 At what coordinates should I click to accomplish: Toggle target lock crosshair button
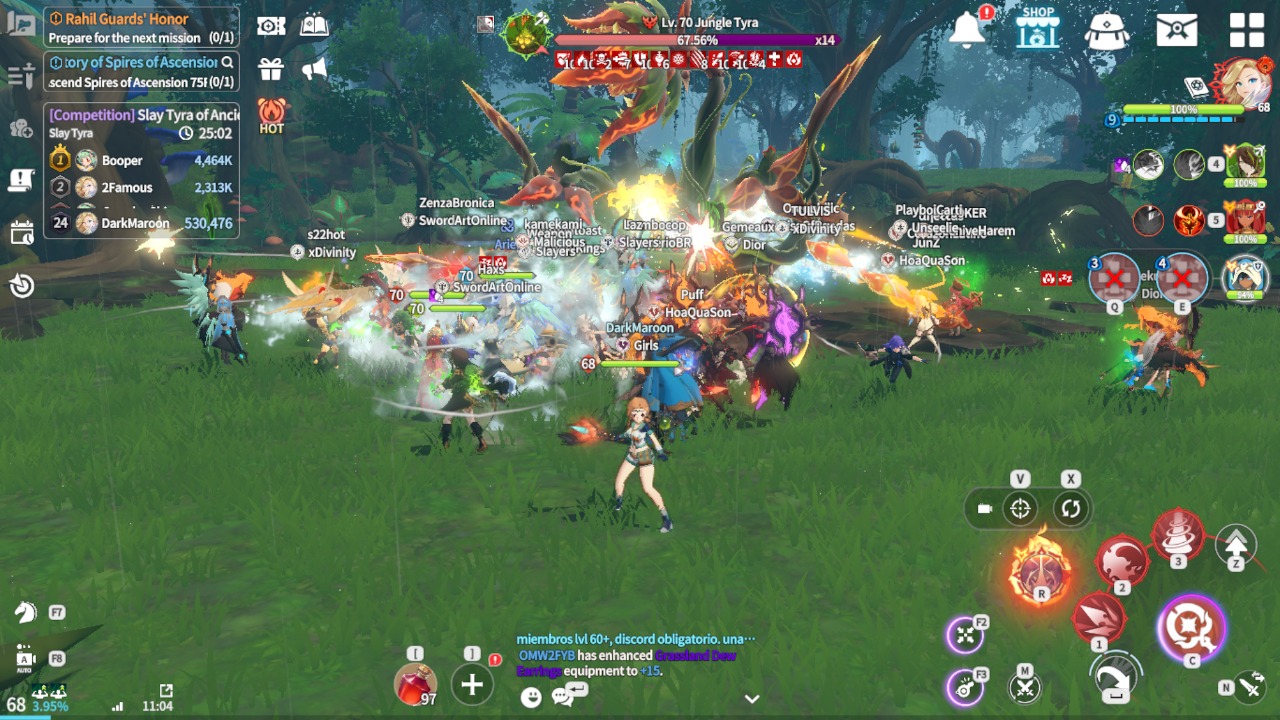(1020, 509)
